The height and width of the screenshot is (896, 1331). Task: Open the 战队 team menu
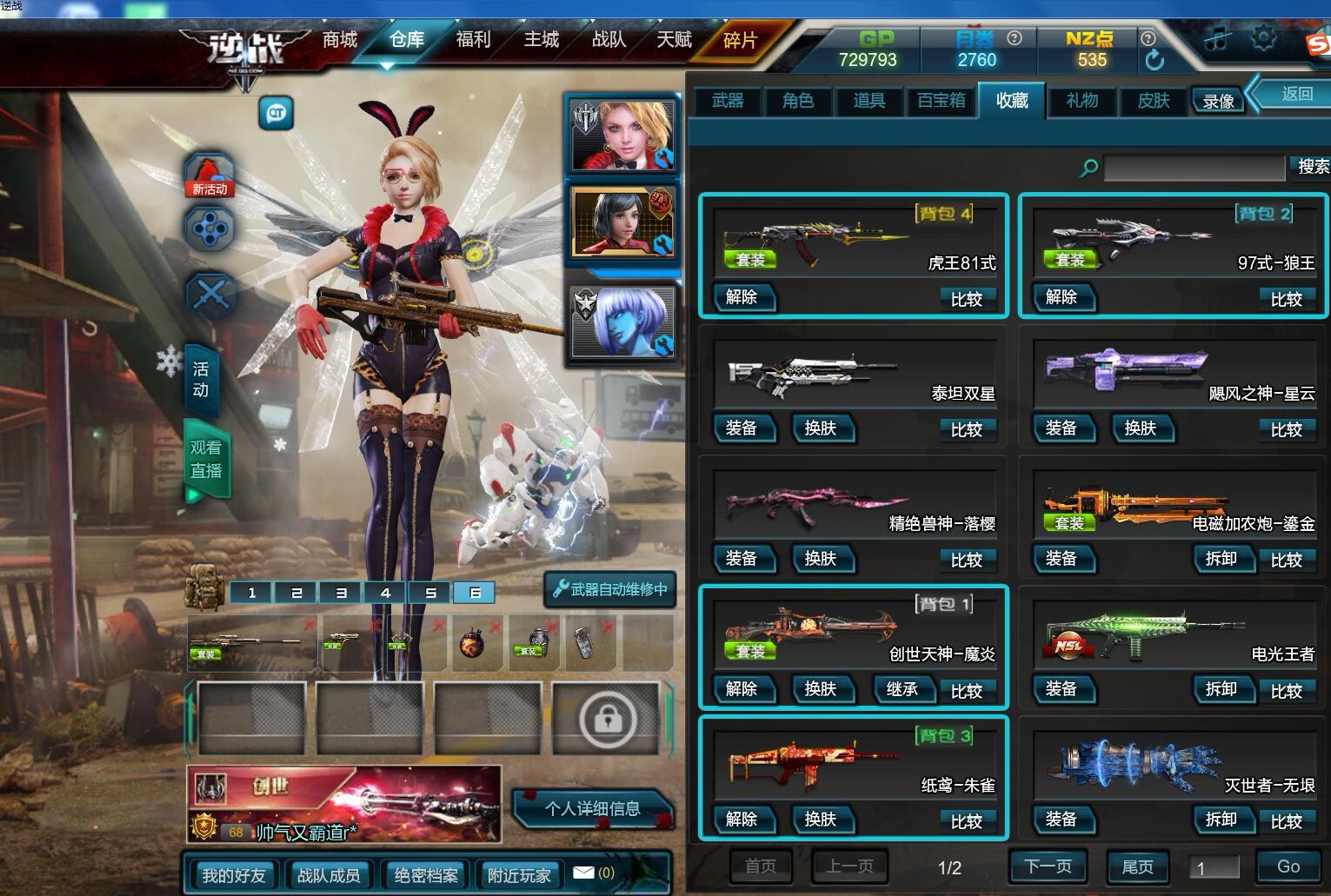pos(609,39)
